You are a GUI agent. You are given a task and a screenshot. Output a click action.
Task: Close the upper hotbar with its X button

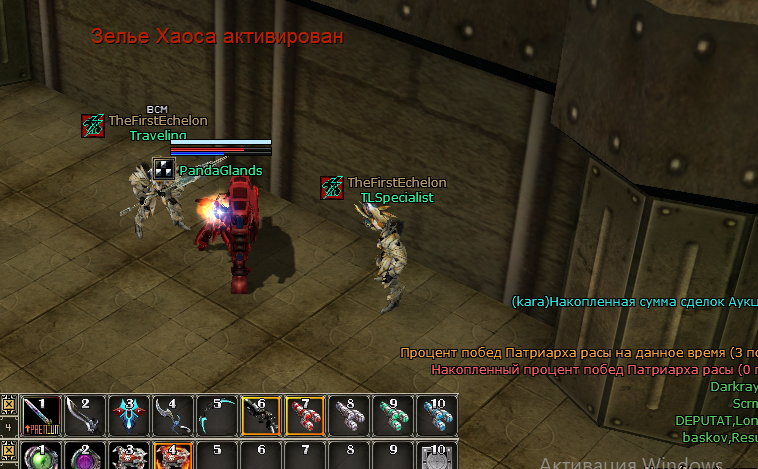click(x=9, y=405)
